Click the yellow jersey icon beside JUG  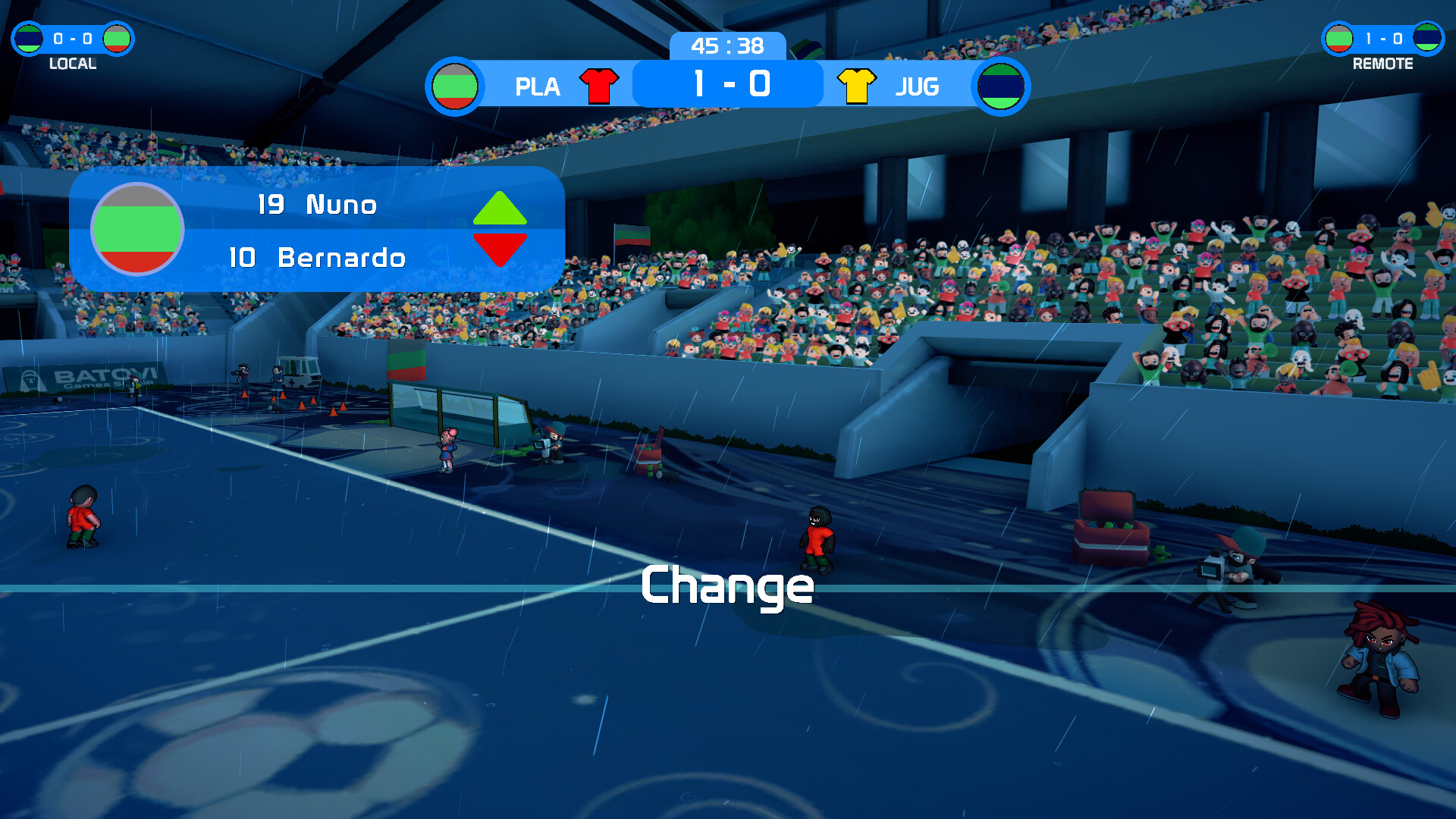tap(855, 85)
